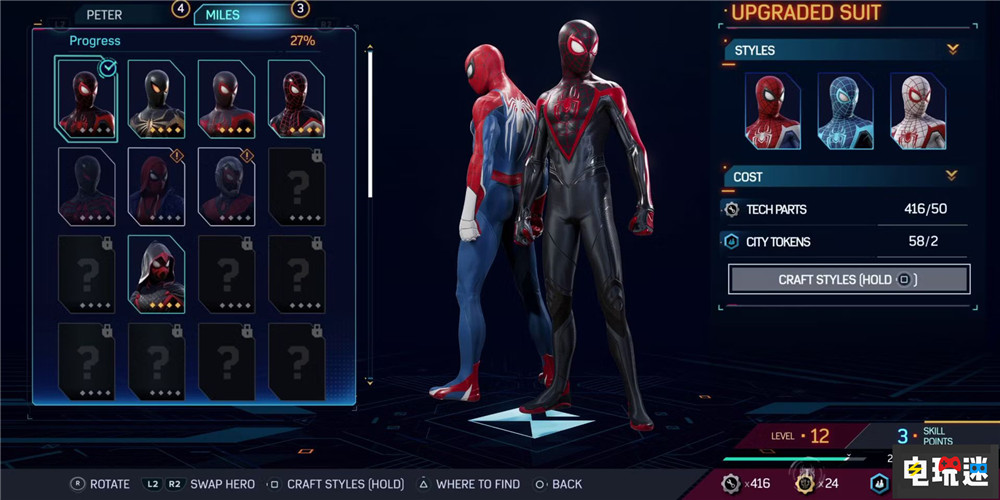The height and width of the screenshot is (500, 1000).
Task: Click the Craft Styles button
Action: (x=849, y=279)
